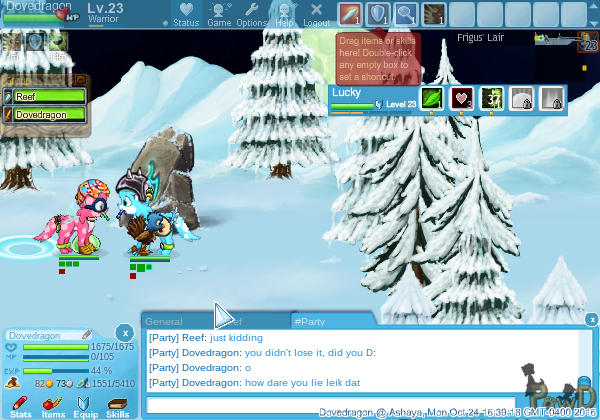Open the Options menu

(x=252, y=14)
